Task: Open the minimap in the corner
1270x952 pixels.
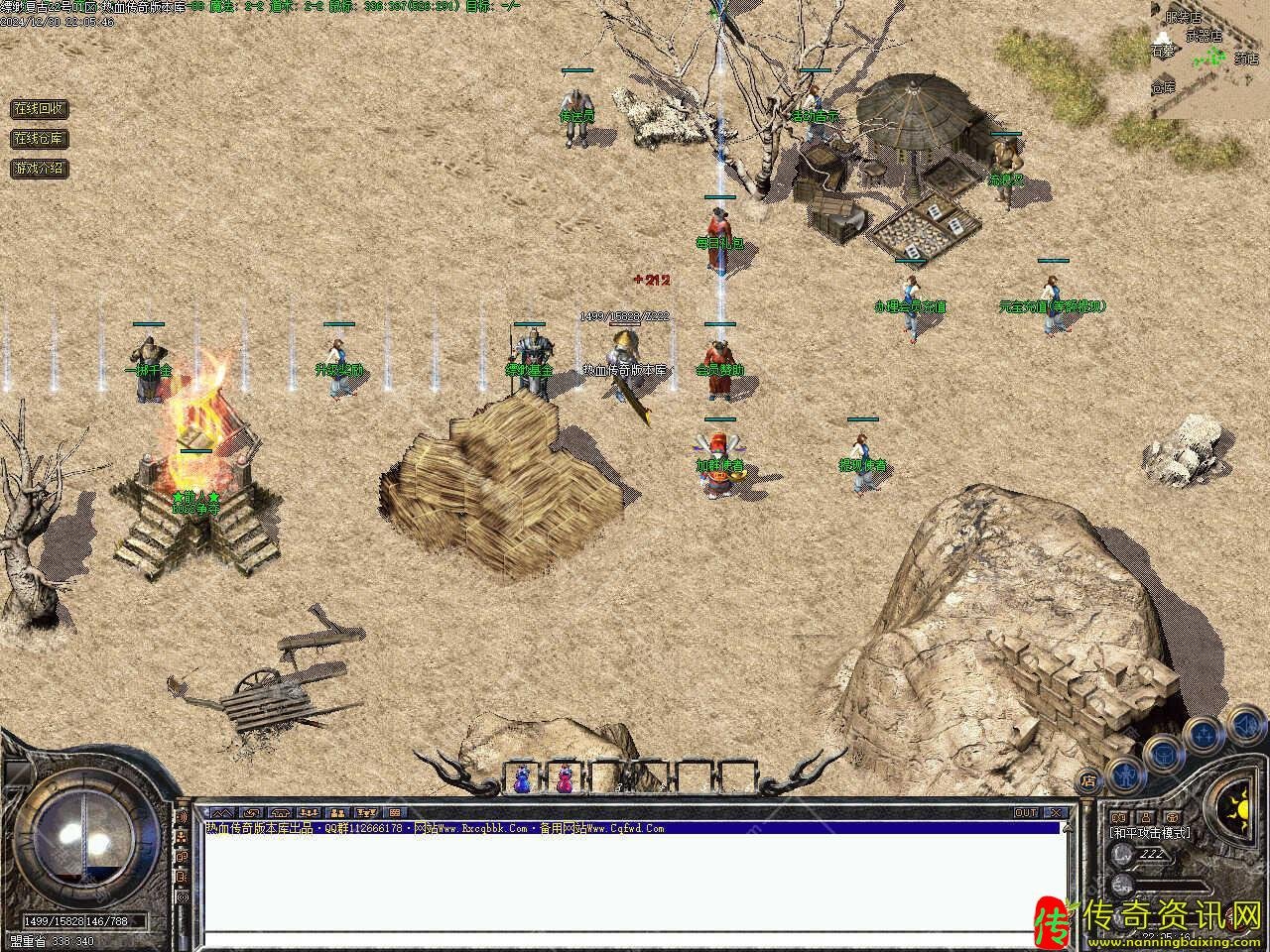Action: pyautogui.click(x=1209, y=59)
